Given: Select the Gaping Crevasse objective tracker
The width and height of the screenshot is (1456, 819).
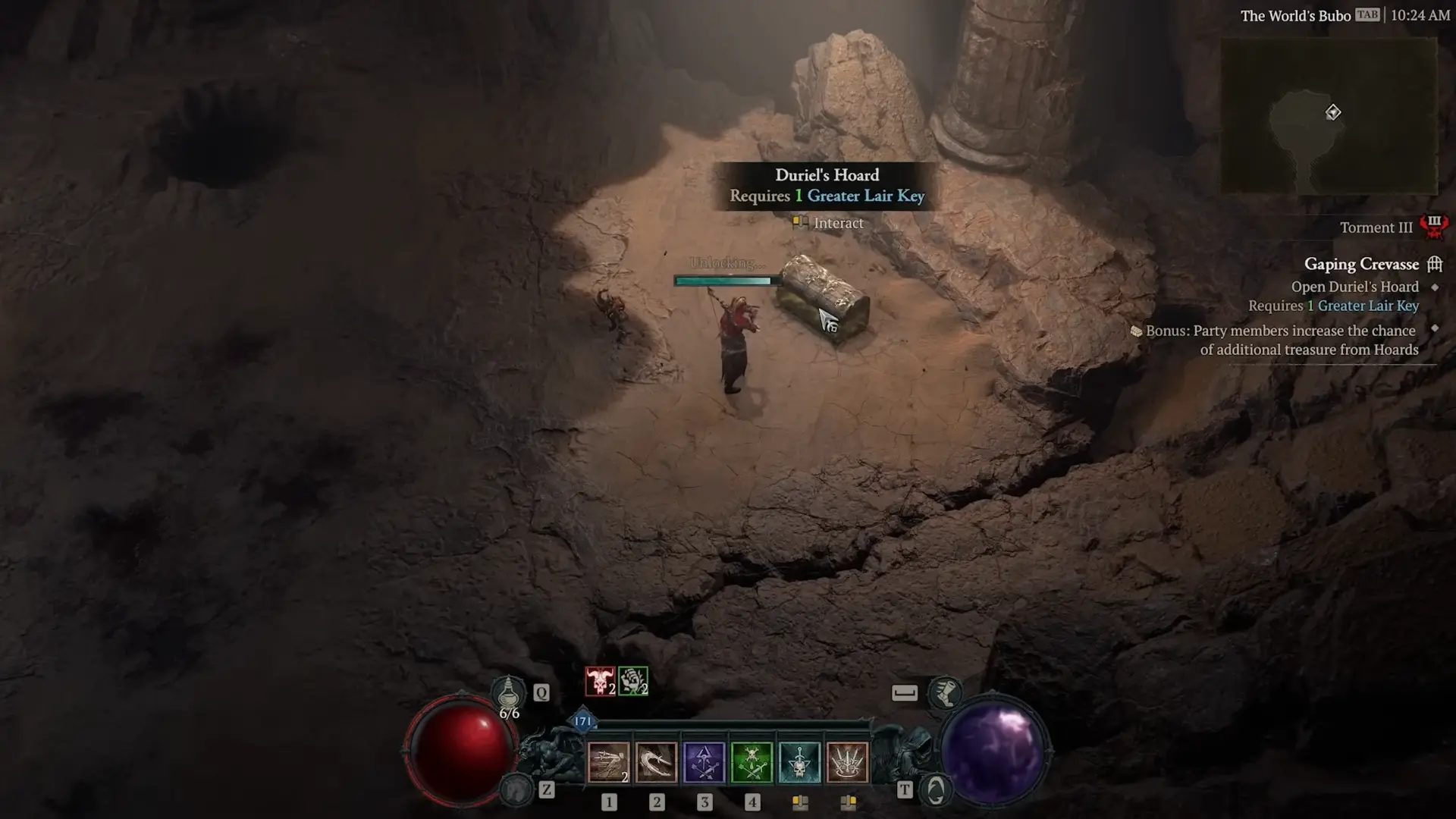Looking at the screenshot, I should (1361, 264).
